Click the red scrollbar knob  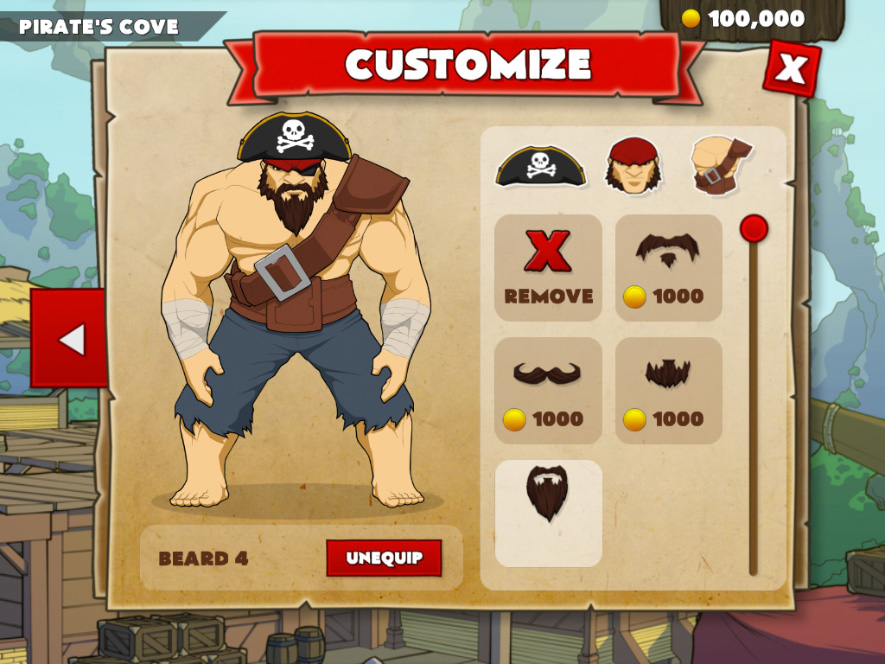coord(753,229)
